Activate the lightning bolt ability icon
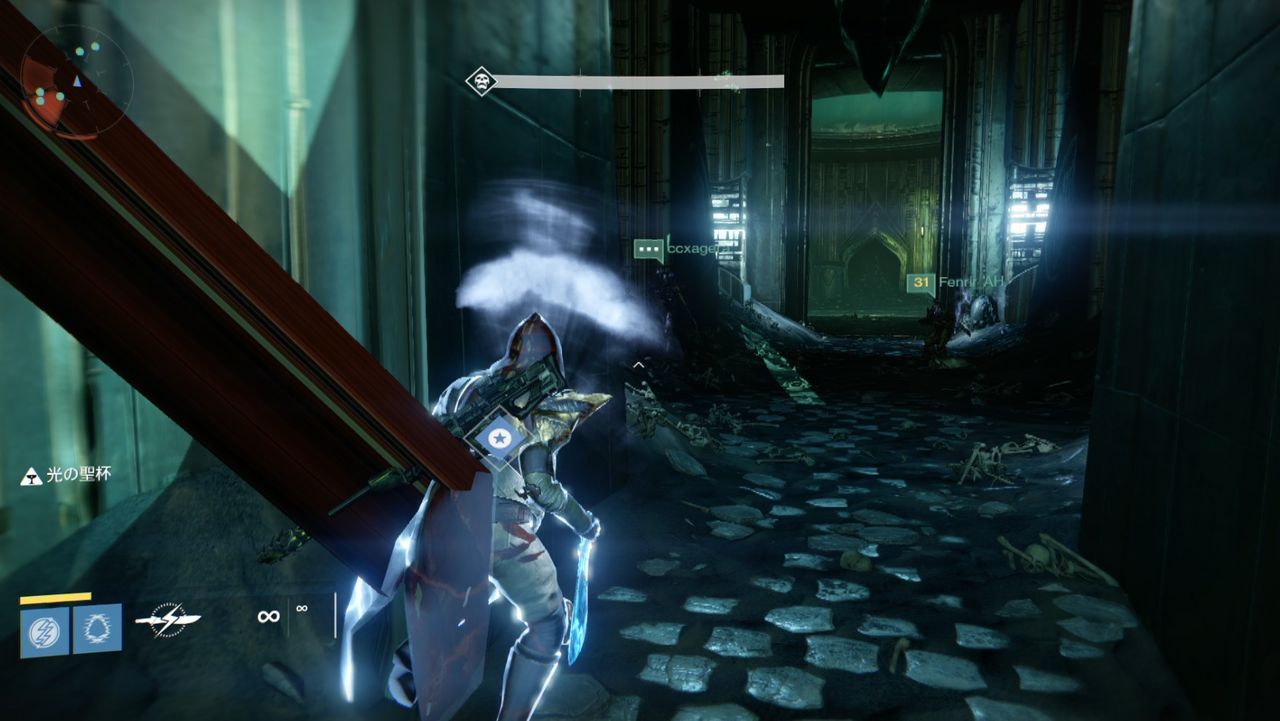The width and height of the screenshot is (1280, 721). point(45,631)
